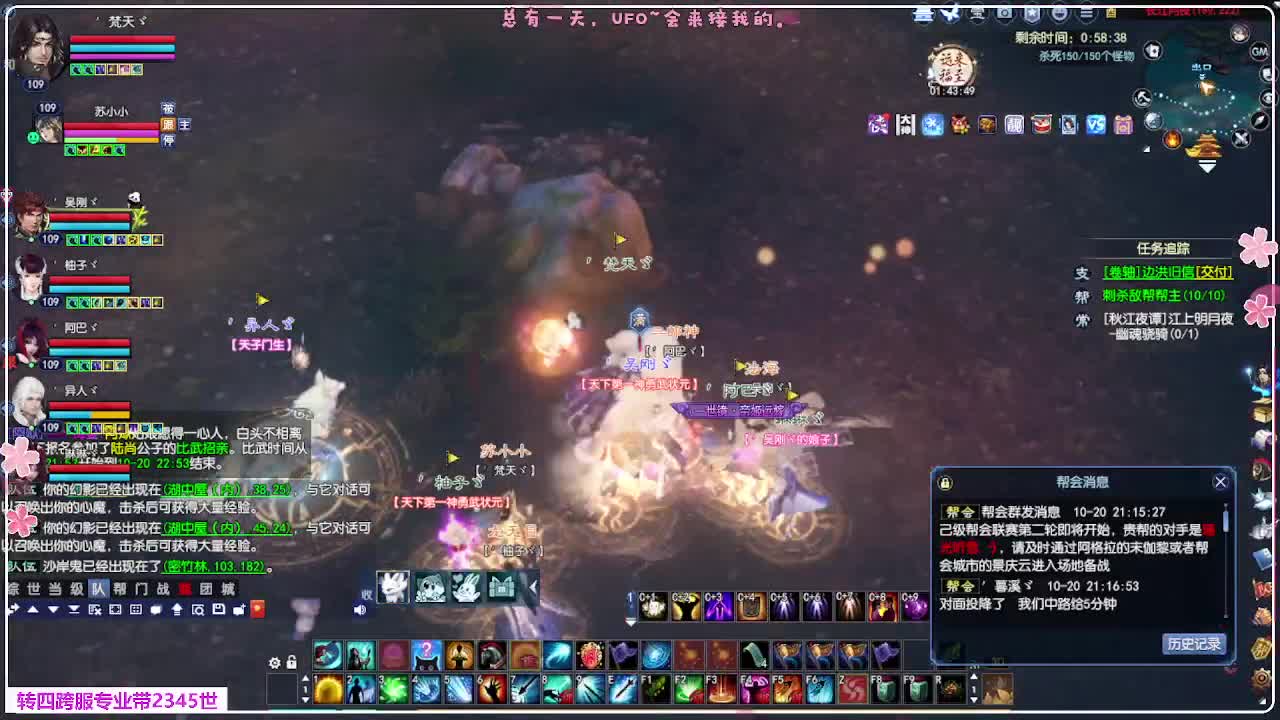Collapse the pet bar with 收 button
This screenshot has width=1280, height=720.
click(x=367, y=593)
